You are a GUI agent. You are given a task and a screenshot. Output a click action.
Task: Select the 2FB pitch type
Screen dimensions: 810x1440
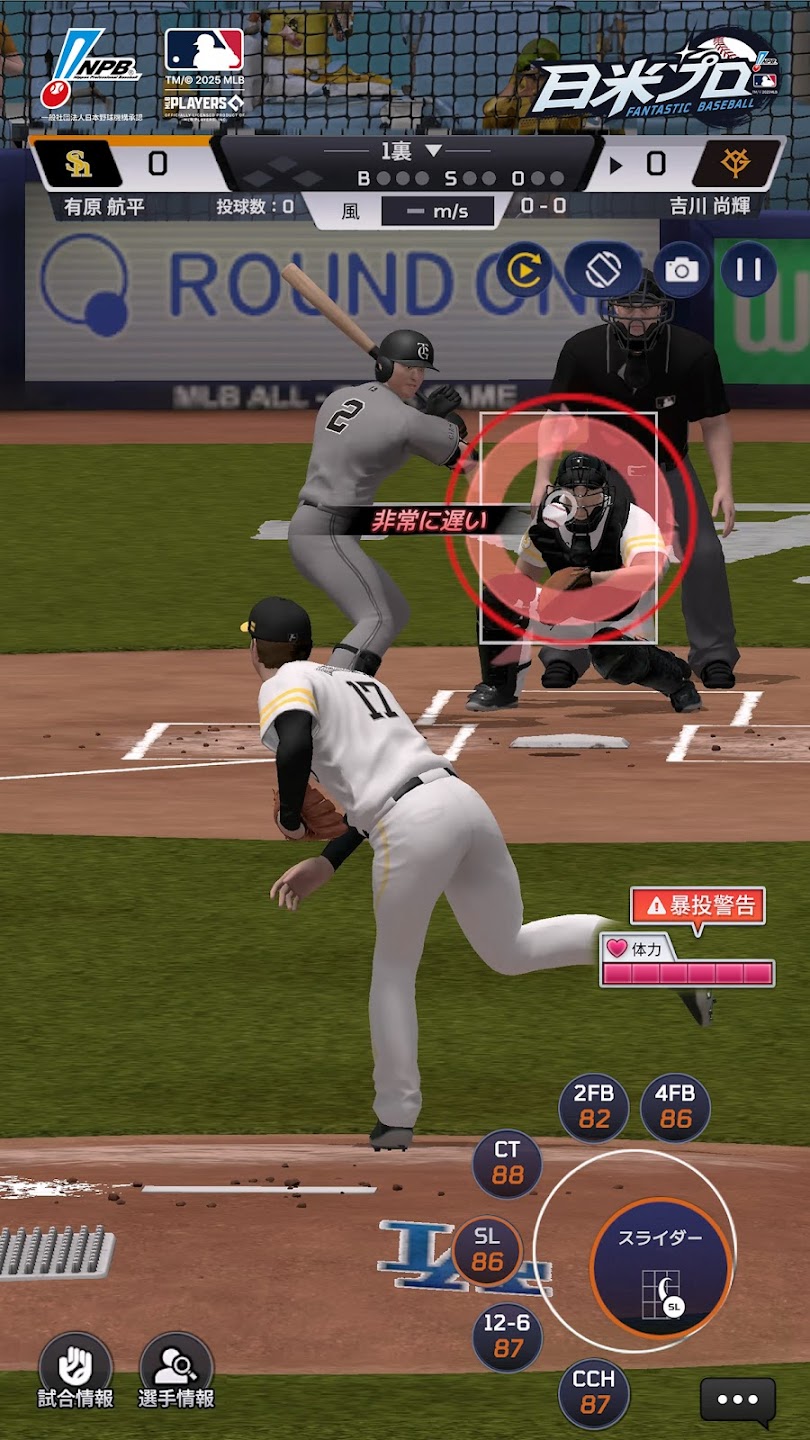(x=594, y=1108)
